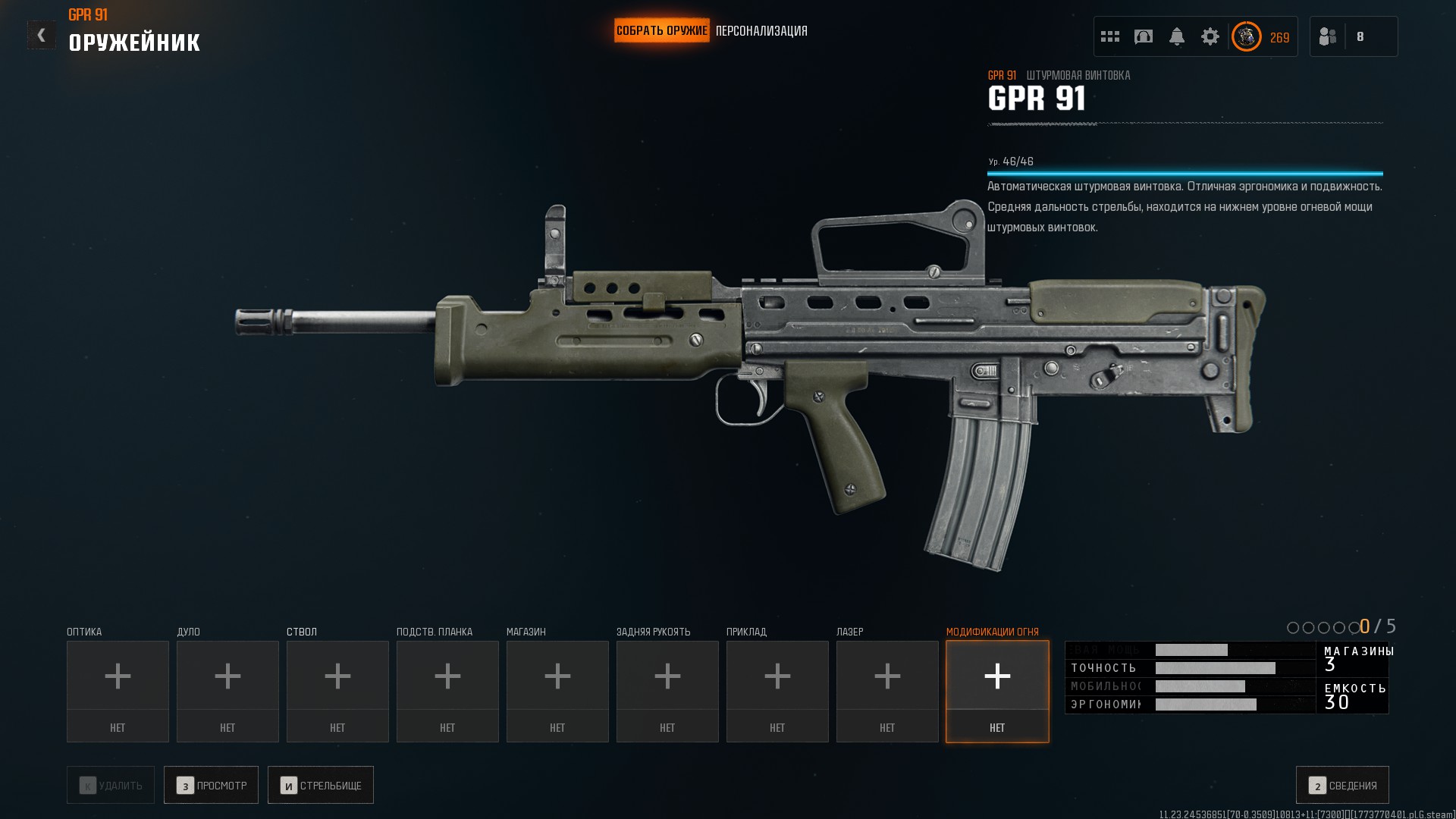This screenshot has height=819, width=1456.
Task: Open the Персонализация tab
Action: 761,31
